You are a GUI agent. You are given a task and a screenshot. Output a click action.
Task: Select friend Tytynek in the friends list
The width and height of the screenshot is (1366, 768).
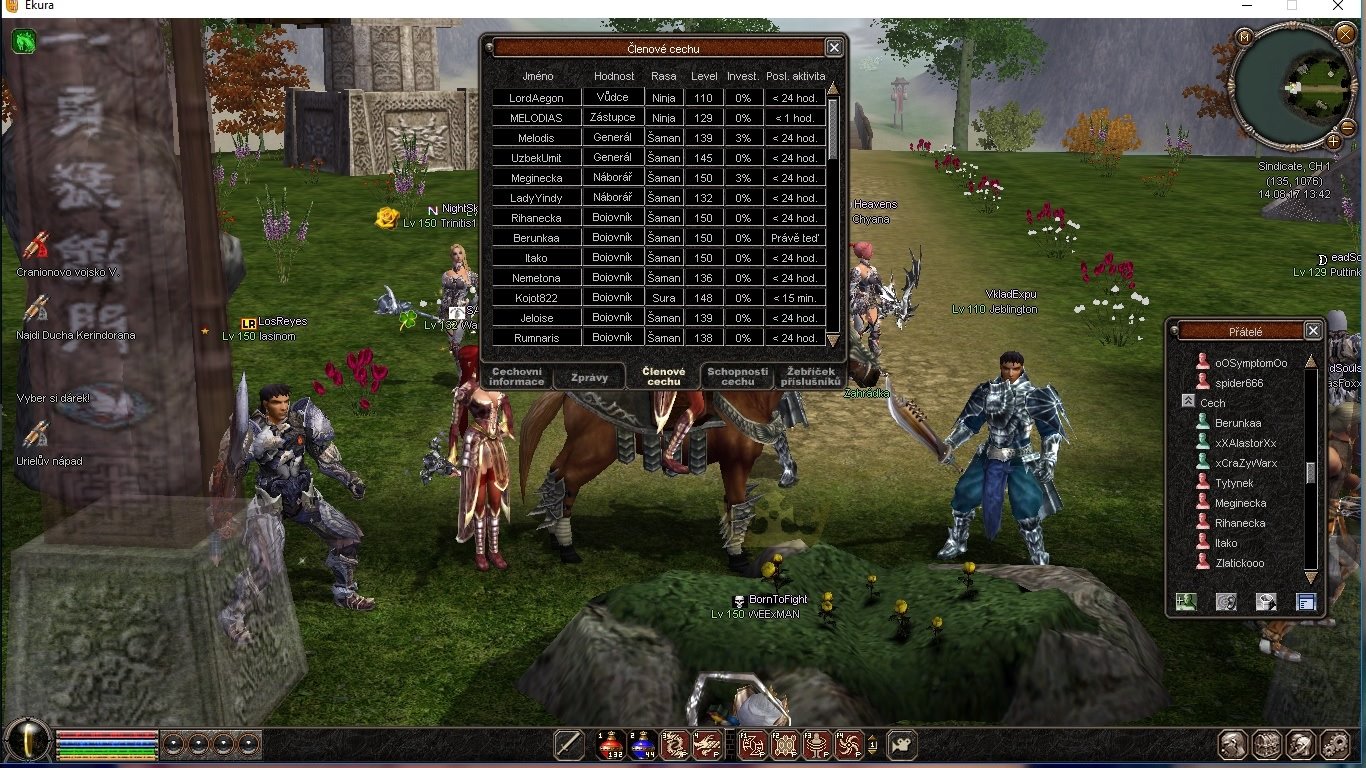tap(1234, 483)
